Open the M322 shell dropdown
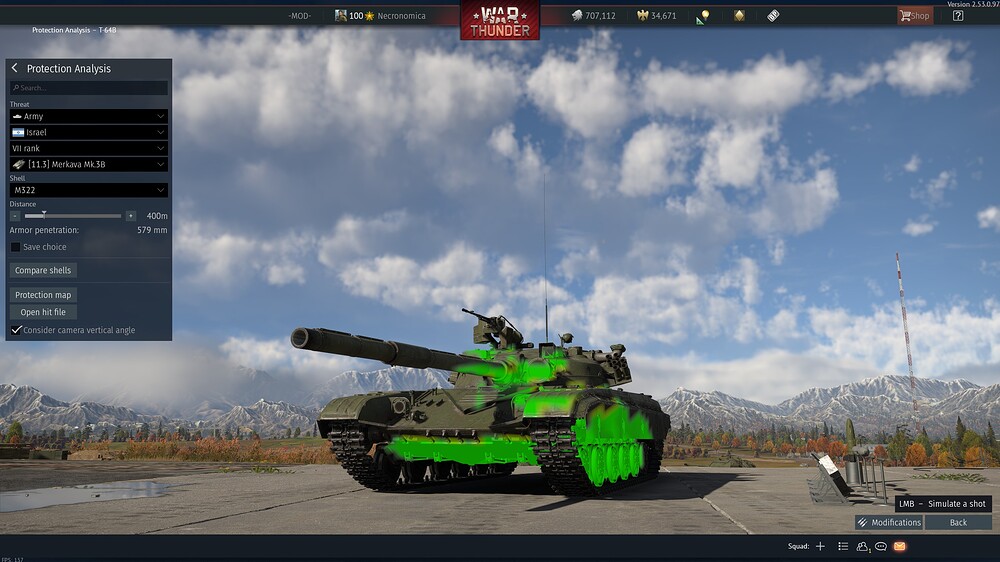The image size is (1000, 562). 88,190
